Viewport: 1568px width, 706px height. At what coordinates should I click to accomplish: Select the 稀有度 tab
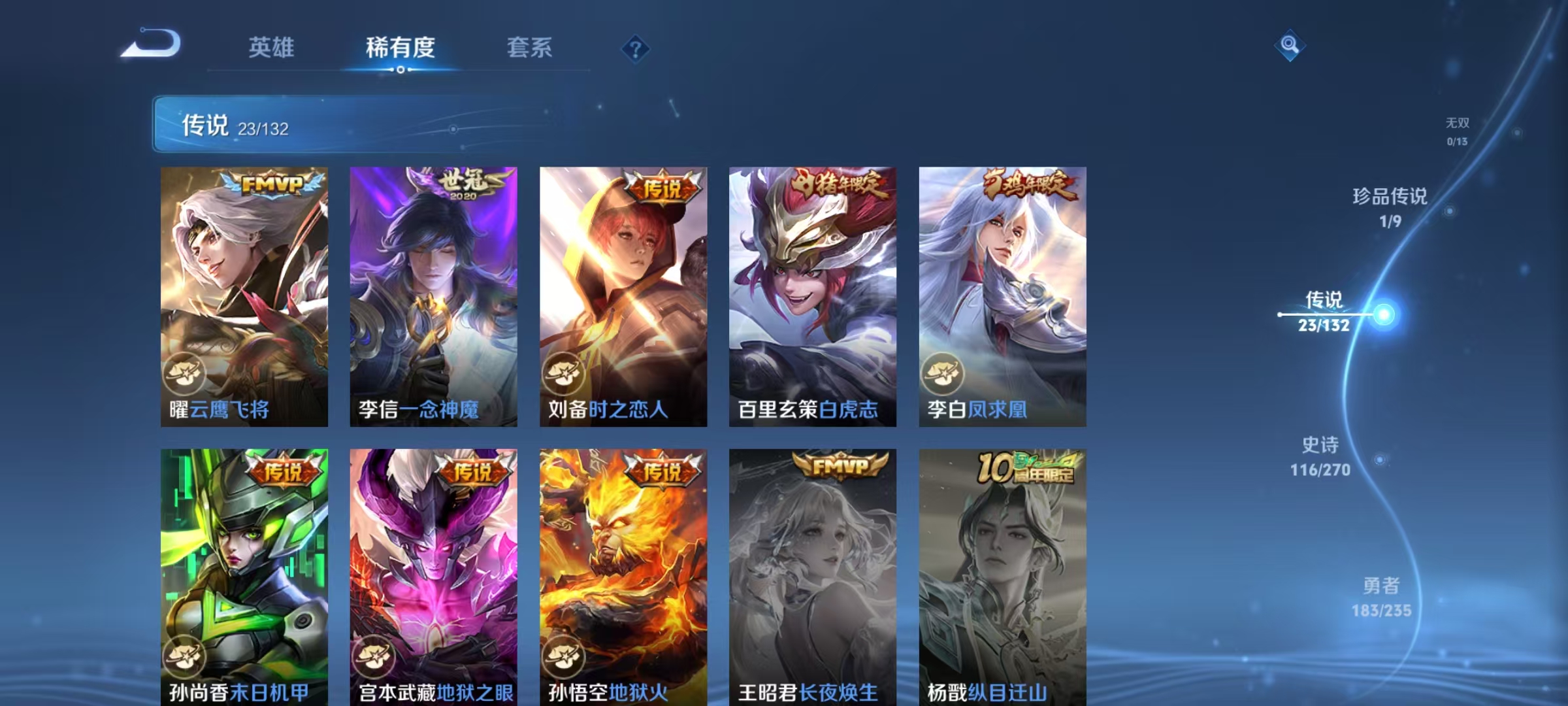point(400,48)
